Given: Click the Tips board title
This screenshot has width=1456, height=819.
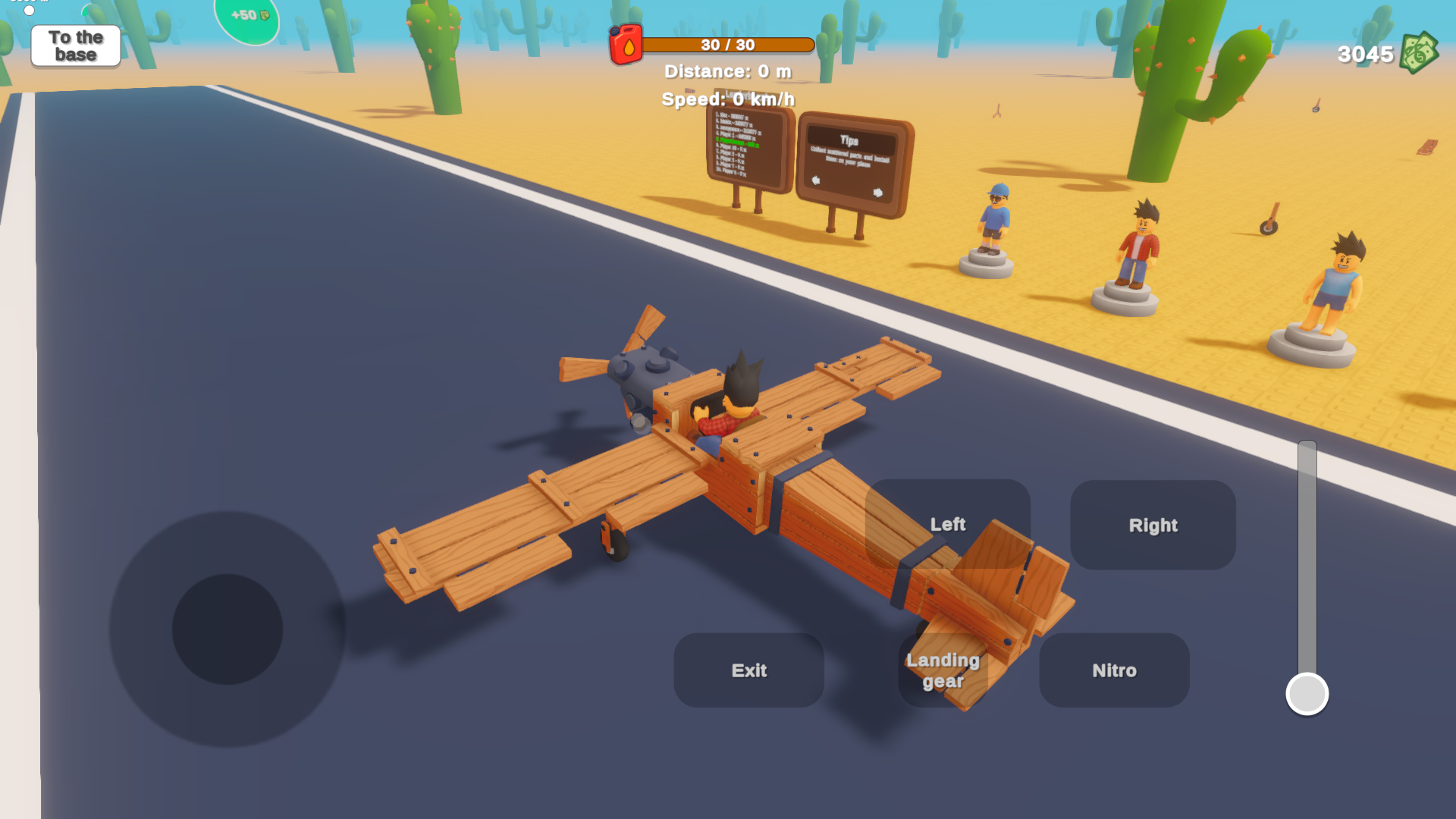Looking at the screenshot, I should [850, 140].
